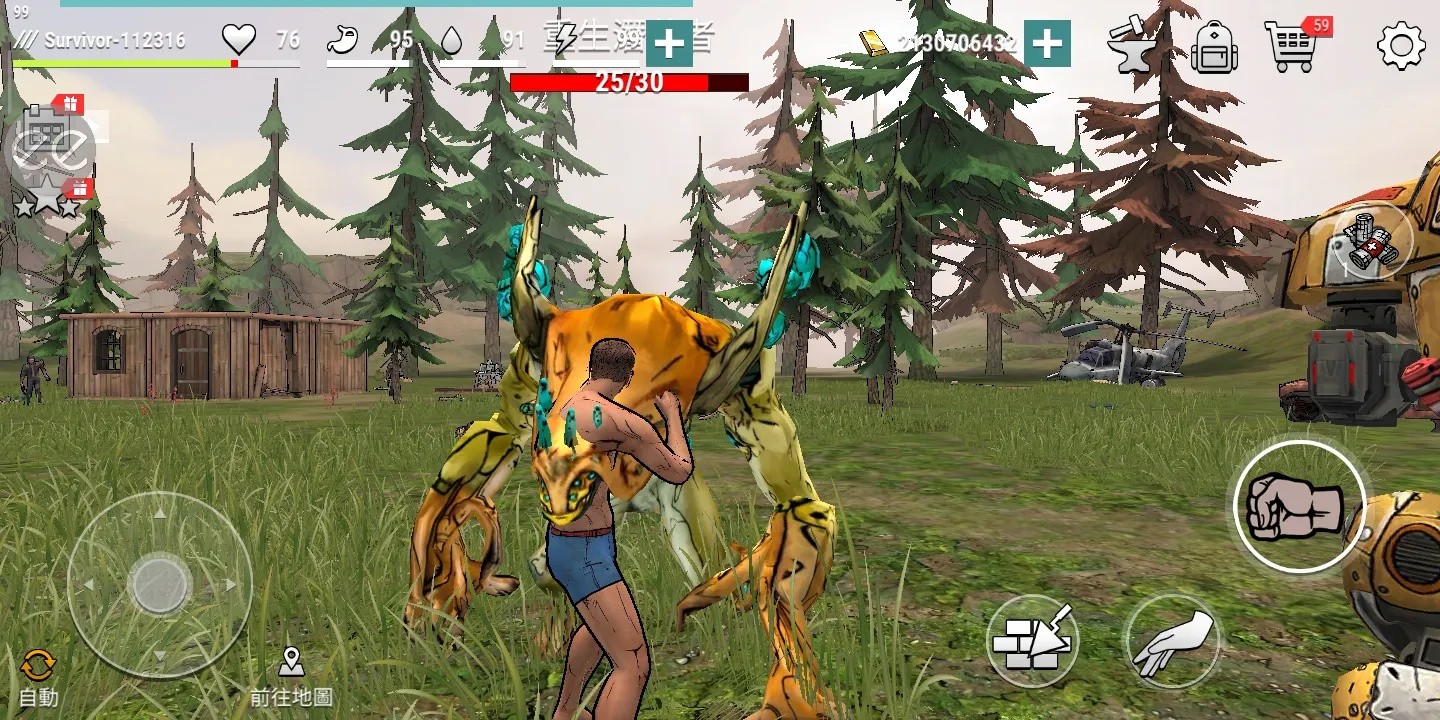This screenshot has width=1440, height=720.
Task: Open the Survivor-112316 player profile
Action: click(x=114, y=41)
